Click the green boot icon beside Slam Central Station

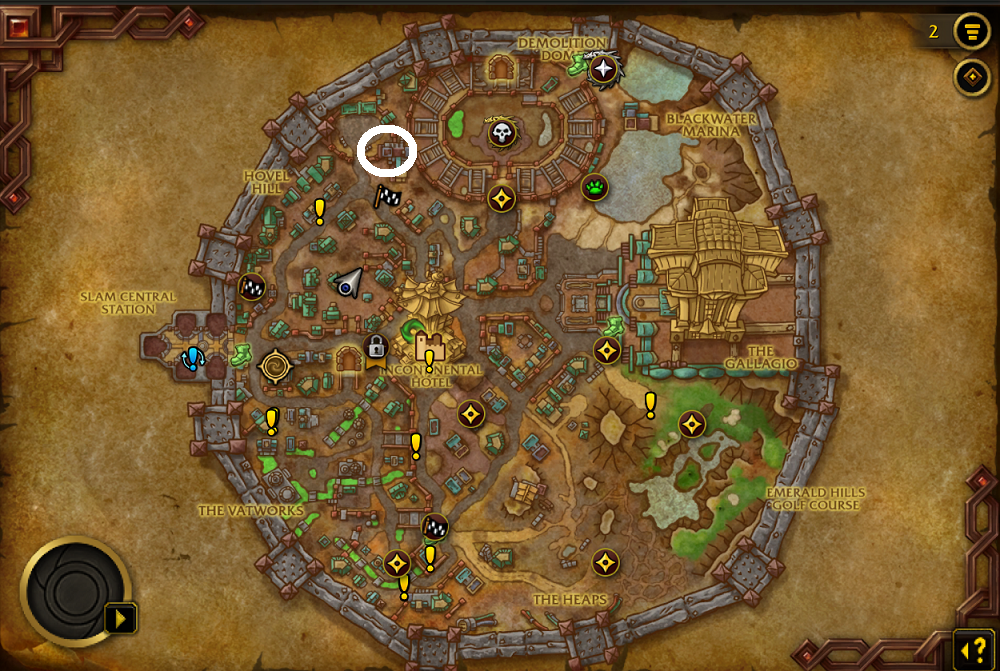coord(241,353)
